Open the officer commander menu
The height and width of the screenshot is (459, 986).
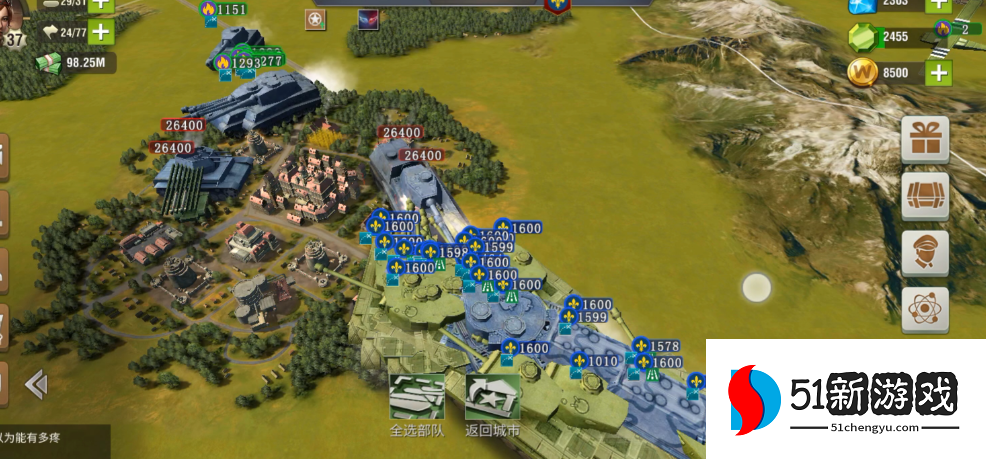[x=925, y=253]
